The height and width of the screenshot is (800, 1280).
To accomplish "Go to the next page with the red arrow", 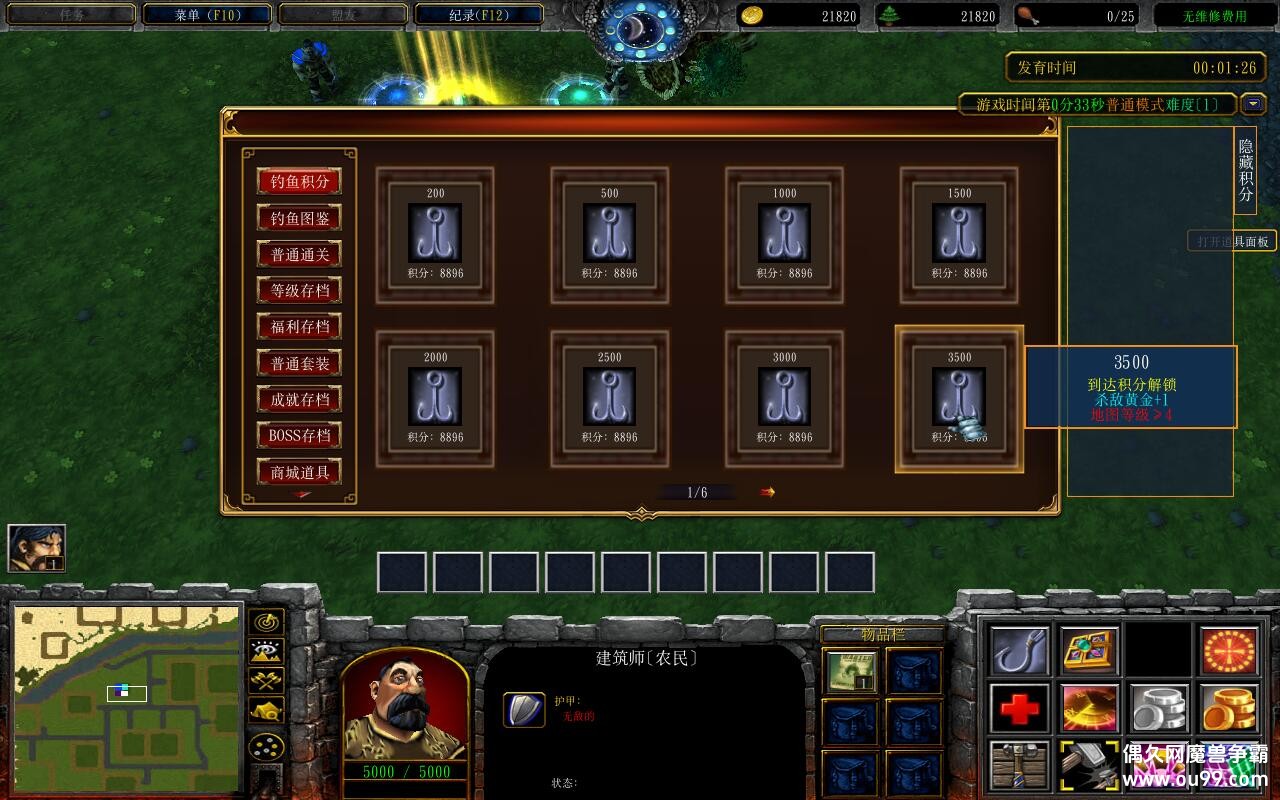I will [x=767, y=492].
